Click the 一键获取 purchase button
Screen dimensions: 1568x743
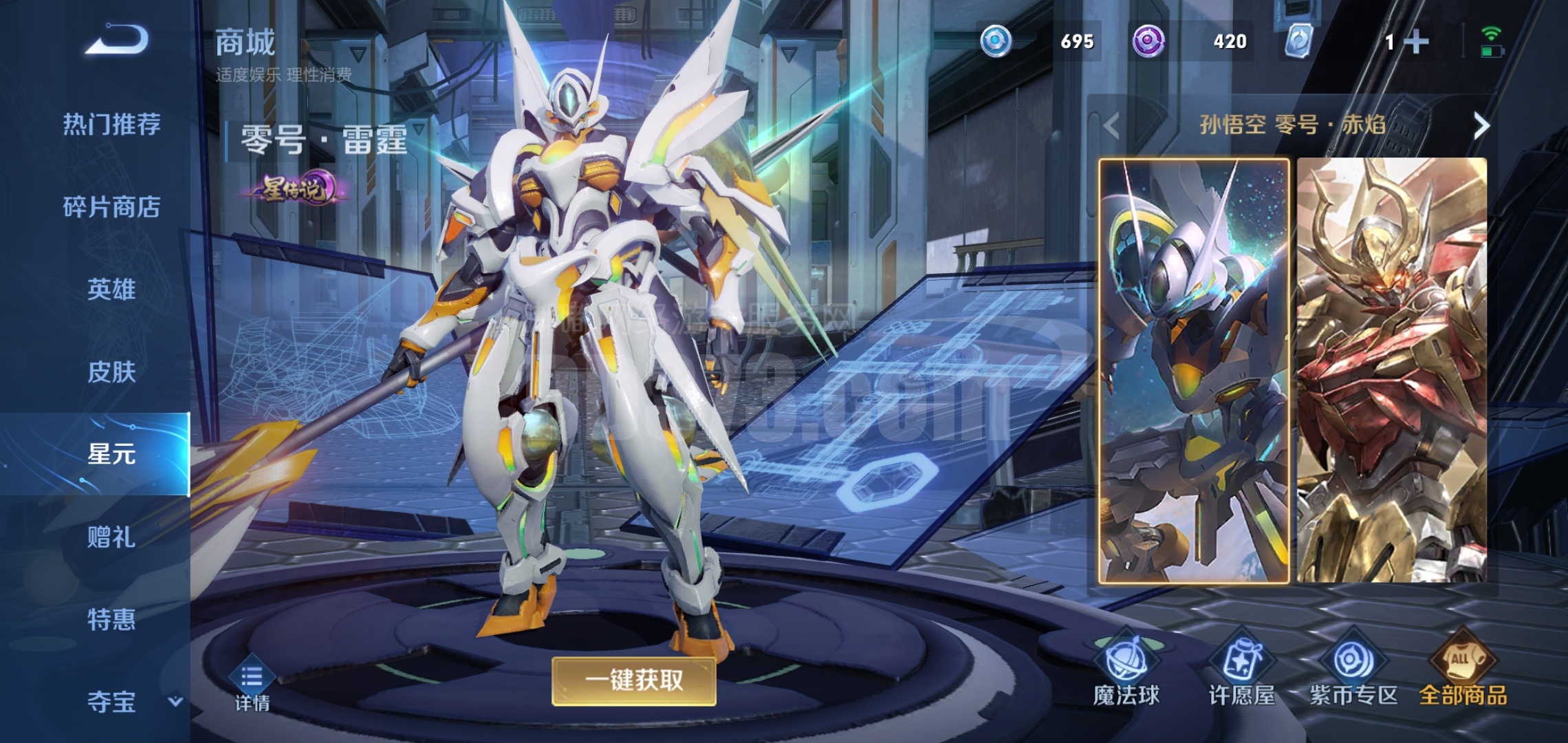click(633, 681)
